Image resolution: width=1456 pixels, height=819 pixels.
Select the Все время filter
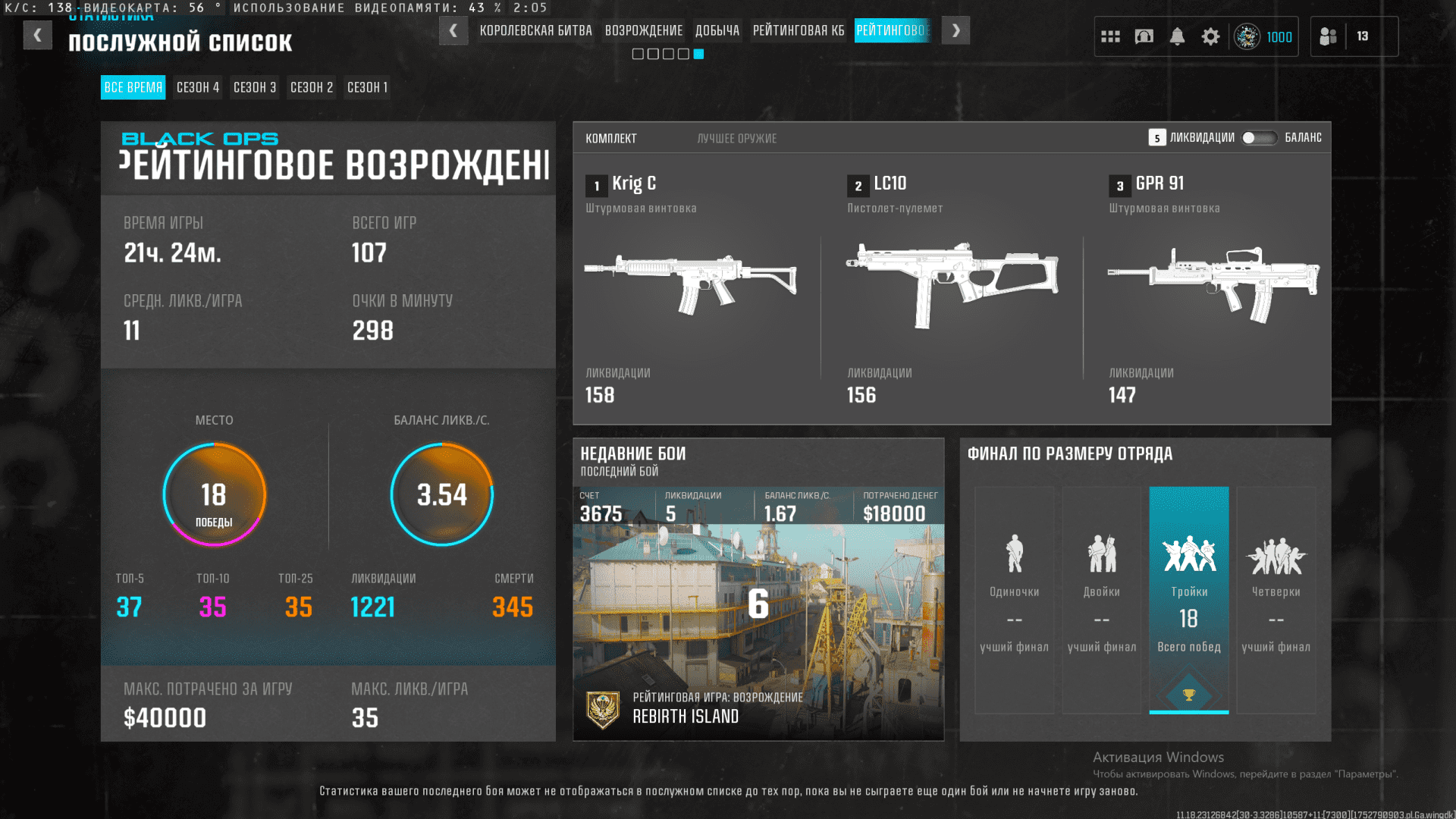coord(133,87)
